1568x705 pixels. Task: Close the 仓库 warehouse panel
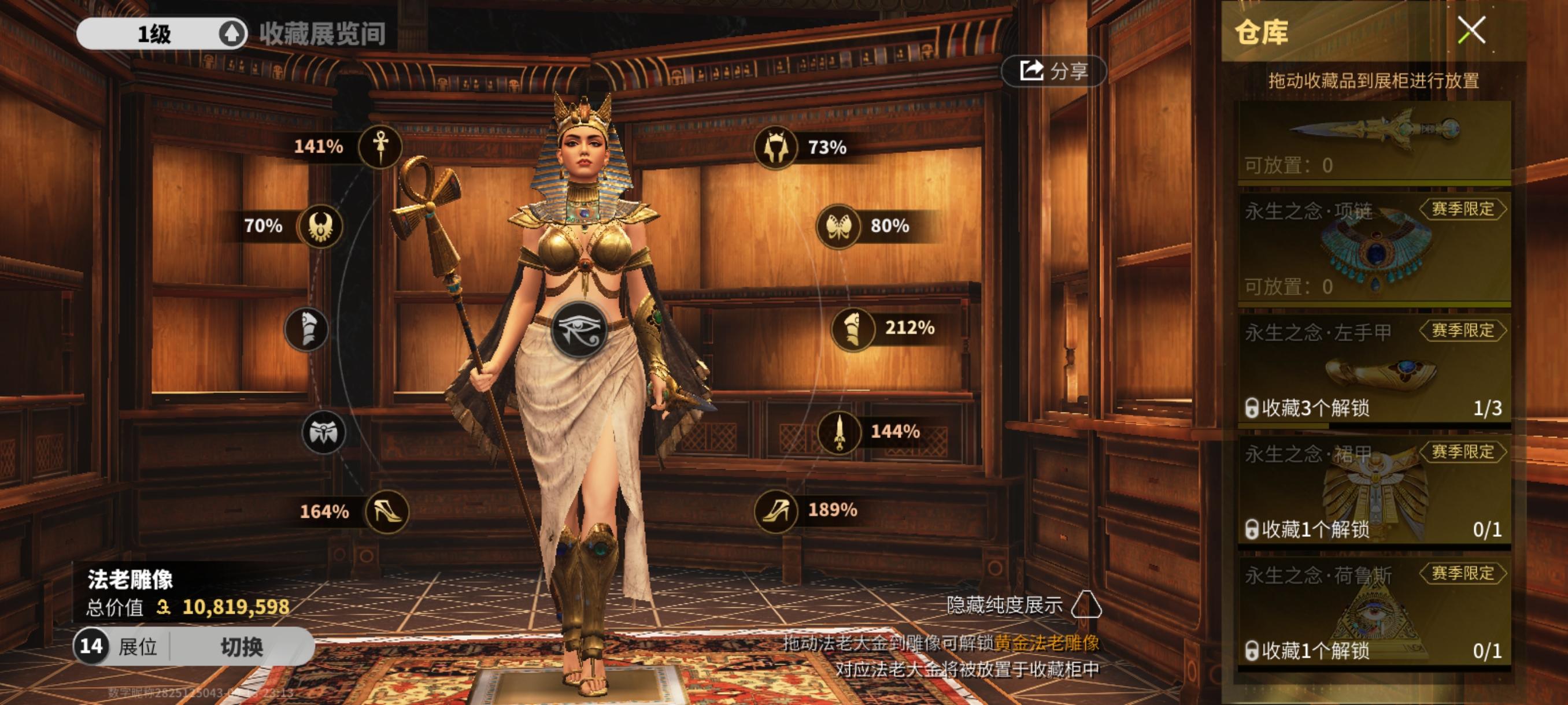pos(1471,31)
